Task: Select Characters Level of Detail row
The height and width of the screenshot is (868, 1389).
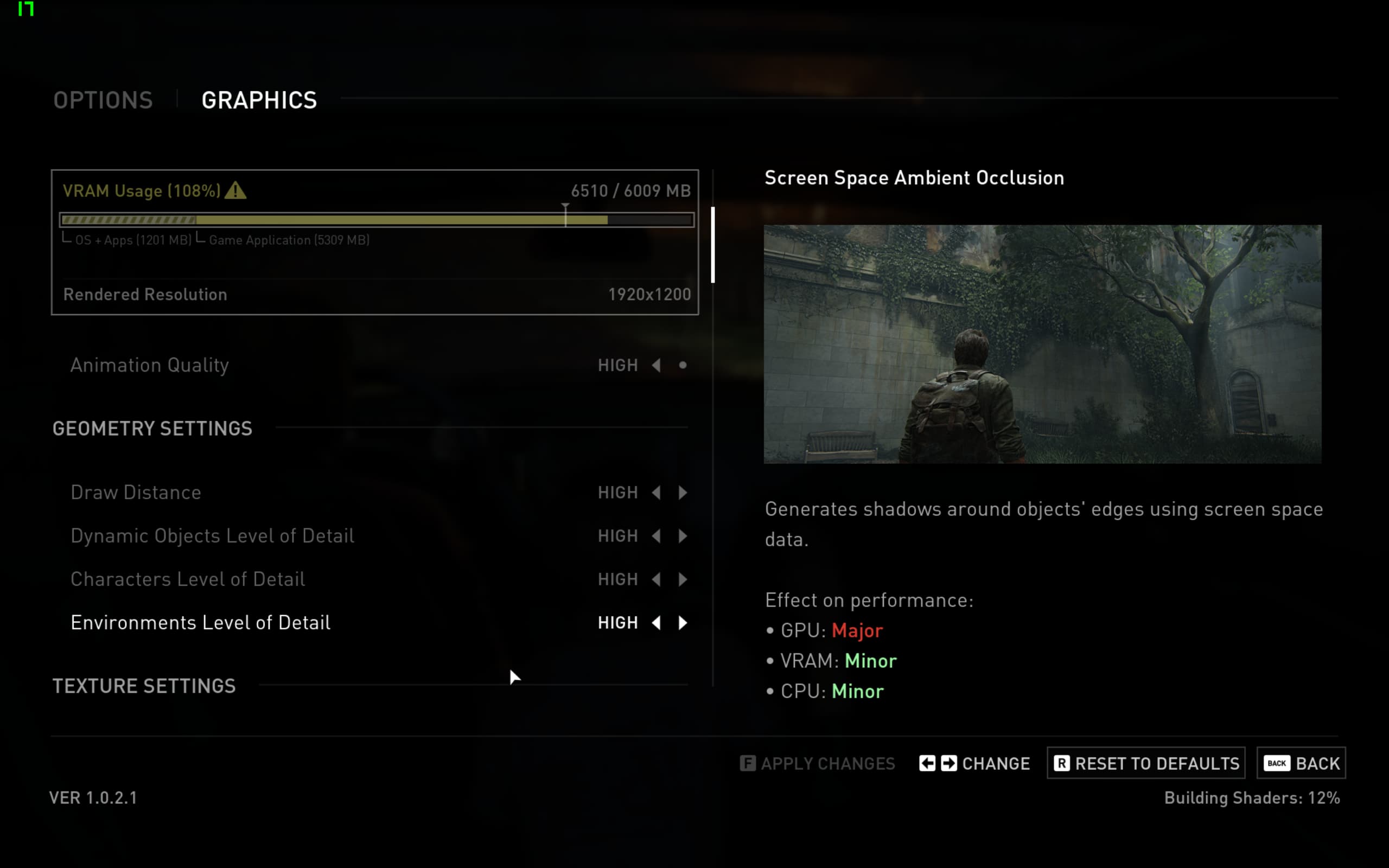Action: click(x=188, y=579)
